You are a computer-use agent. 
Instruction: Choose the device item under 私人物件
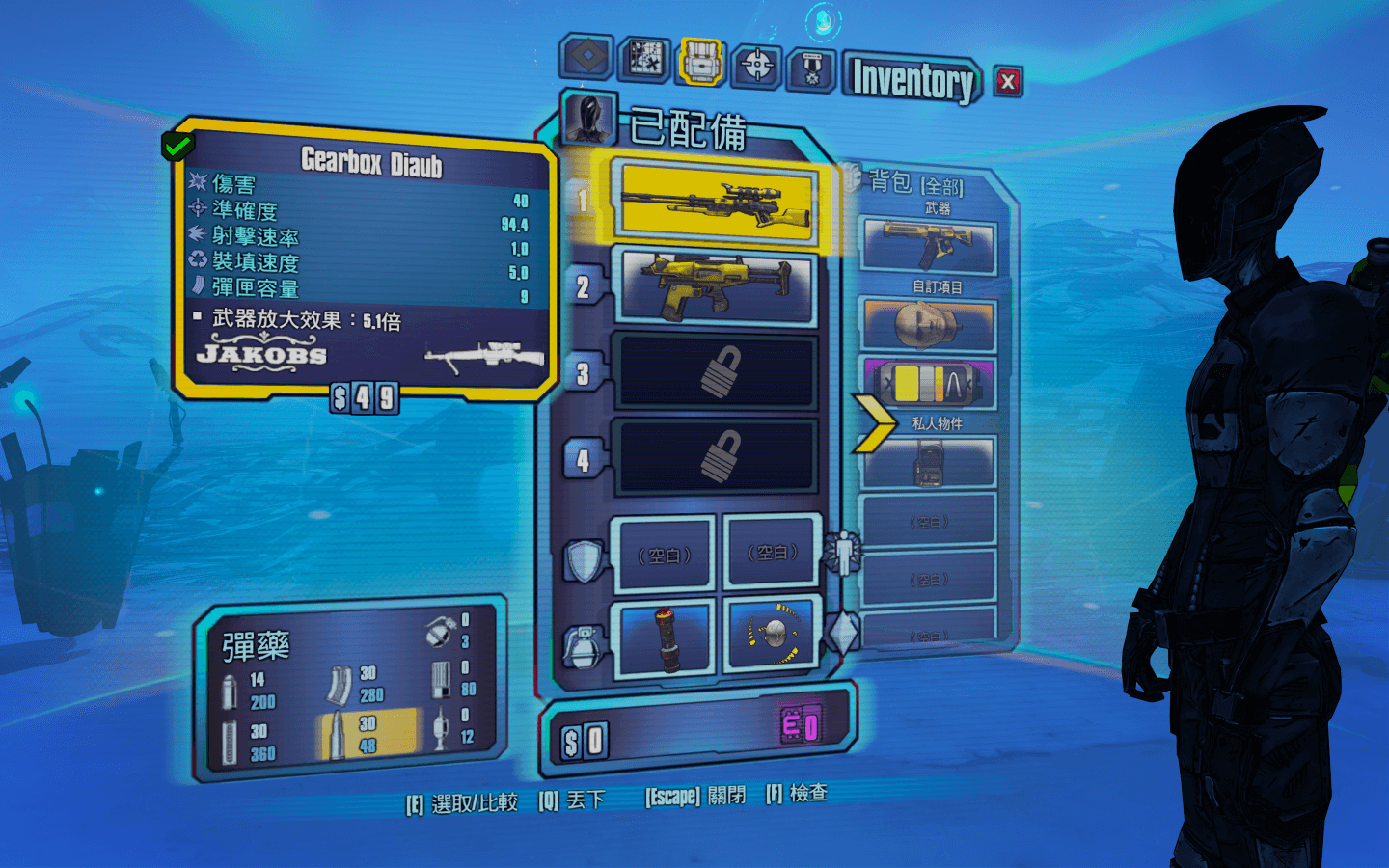tap(927, 462)
